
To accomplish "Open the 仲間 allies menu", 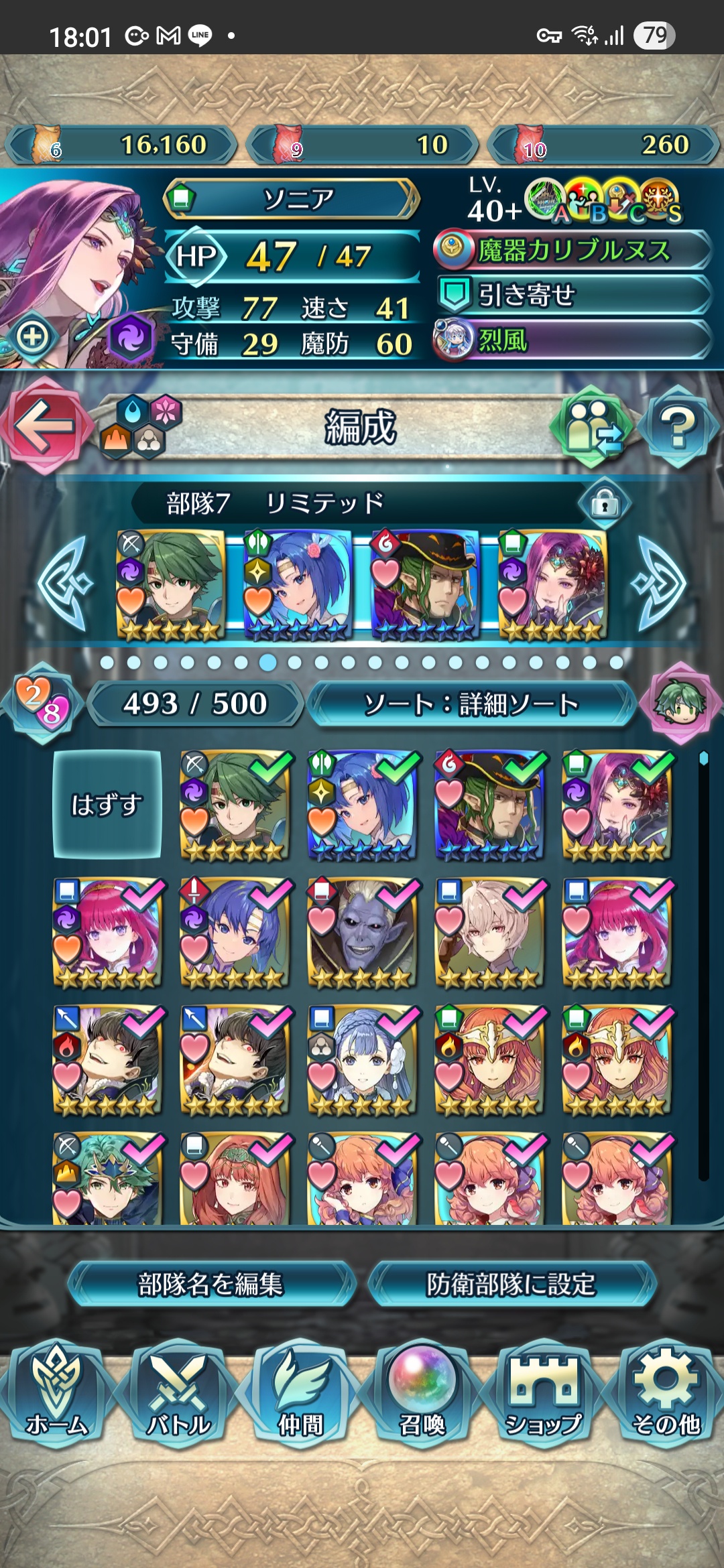I will tap(300, 1392).
